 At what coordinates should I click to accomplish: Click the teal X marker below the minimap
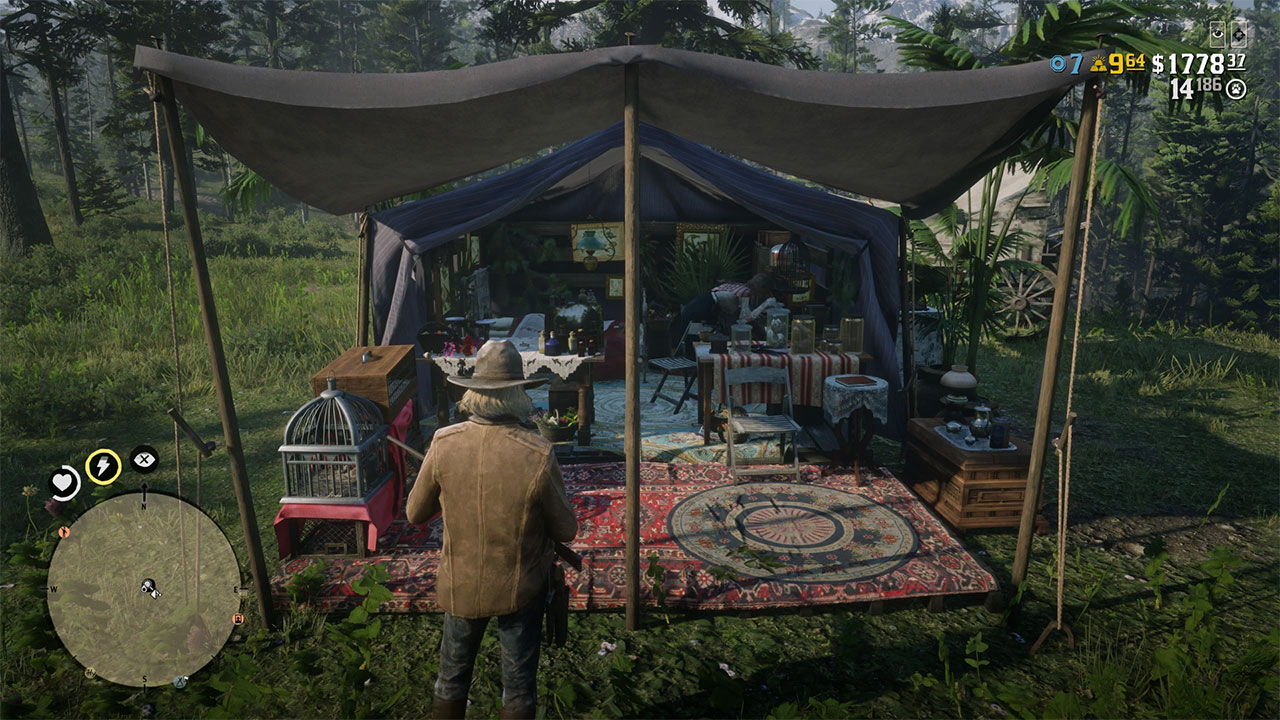tap(180, 680)
